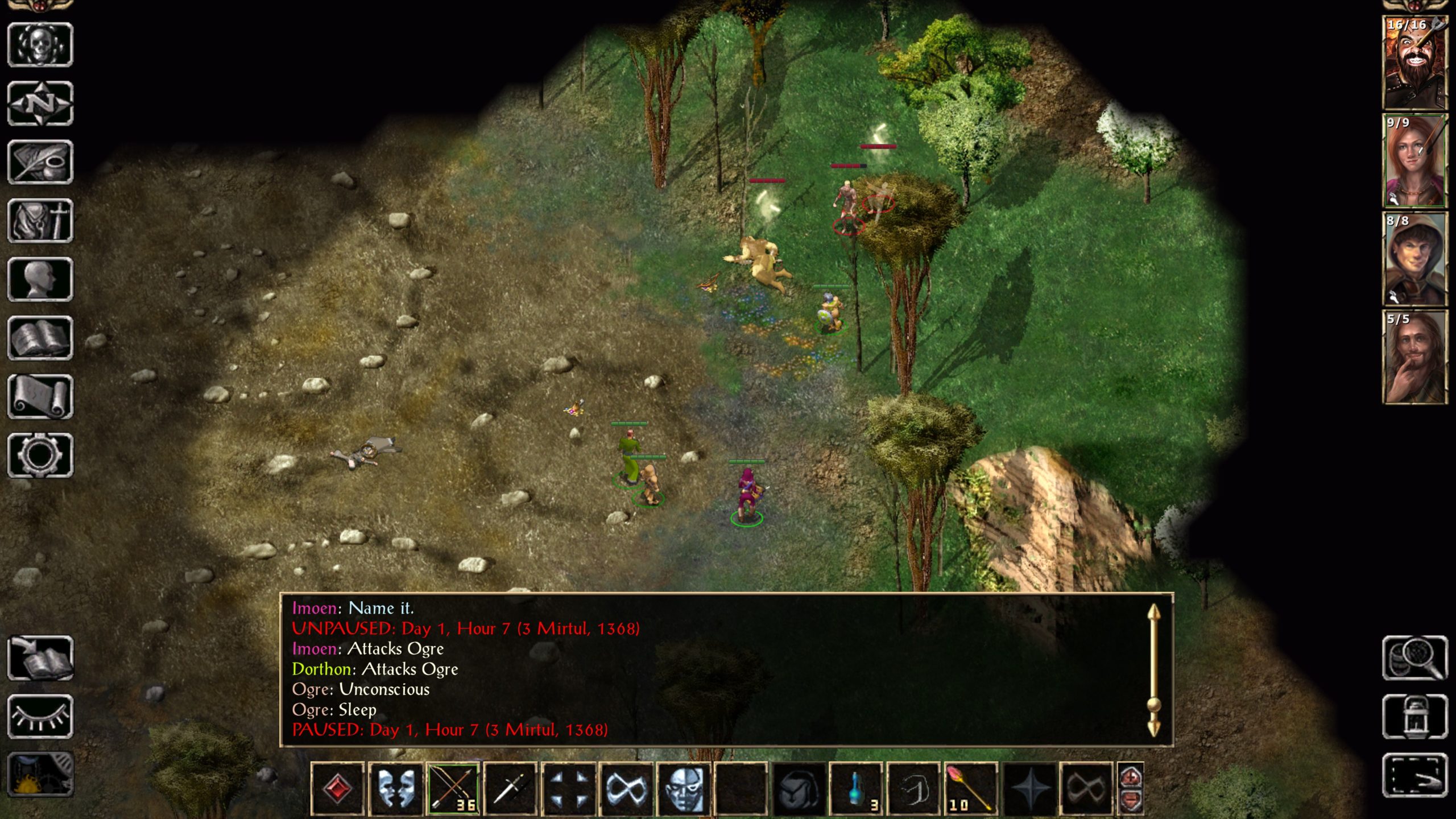Click the magnifying glass button

1414,658
